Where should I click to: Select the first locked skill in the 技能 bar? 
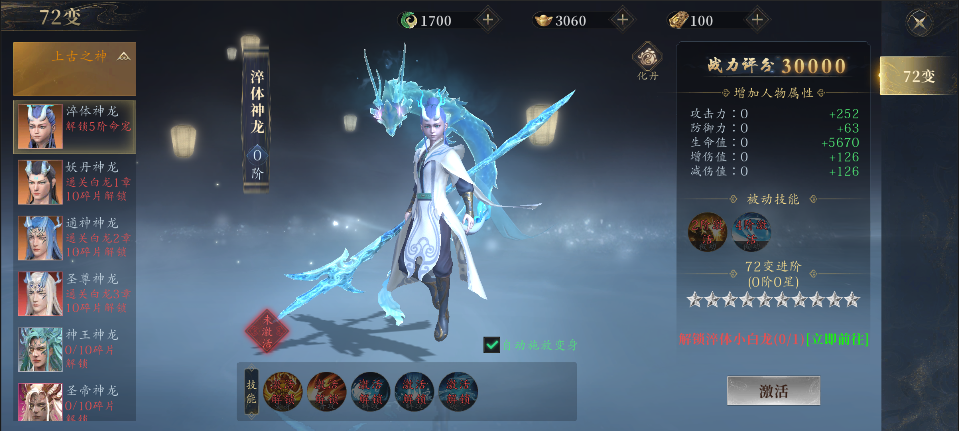[284, 392]
